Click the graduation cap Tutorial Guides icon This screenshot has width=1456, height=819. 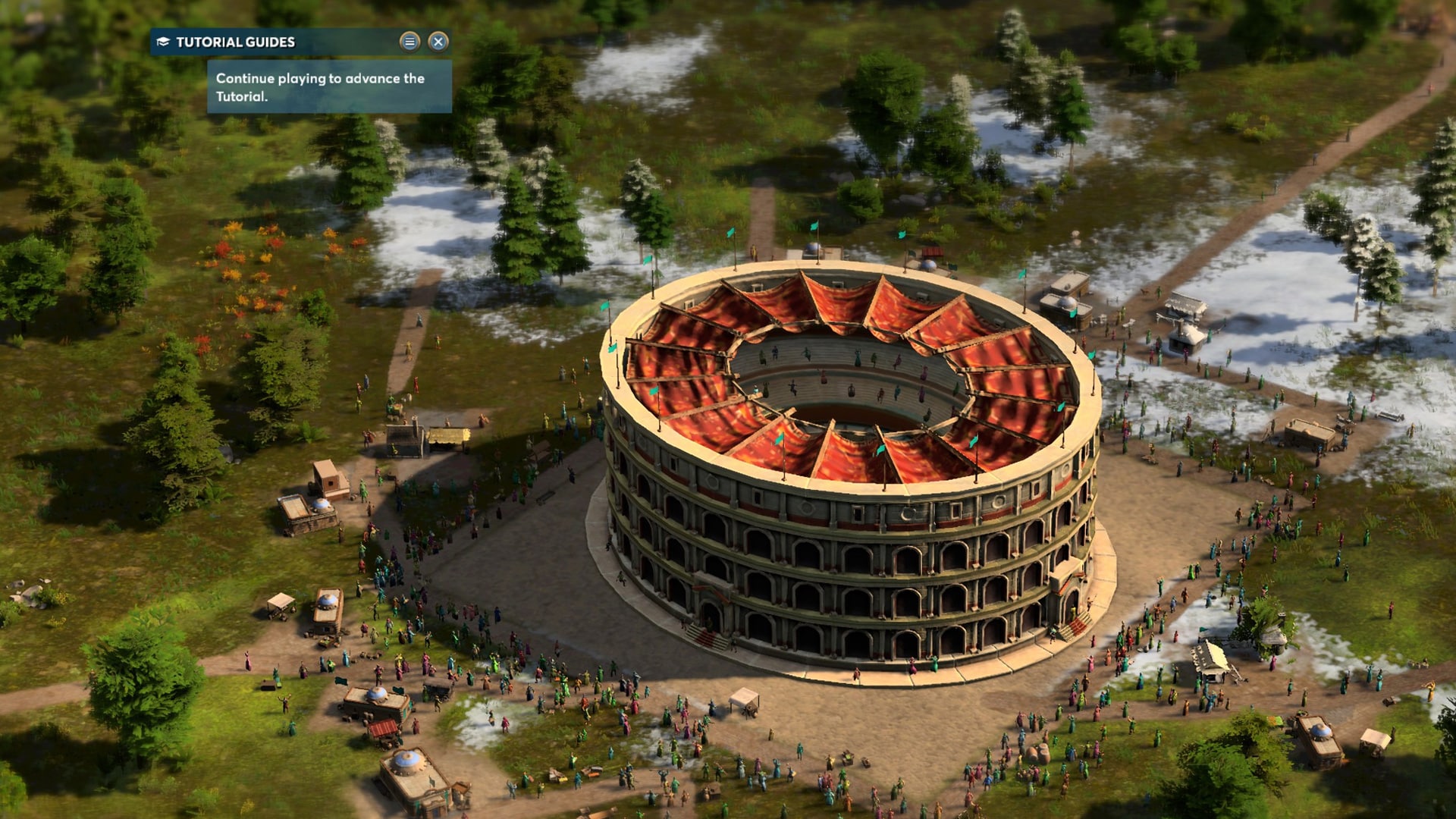(162, 42)
